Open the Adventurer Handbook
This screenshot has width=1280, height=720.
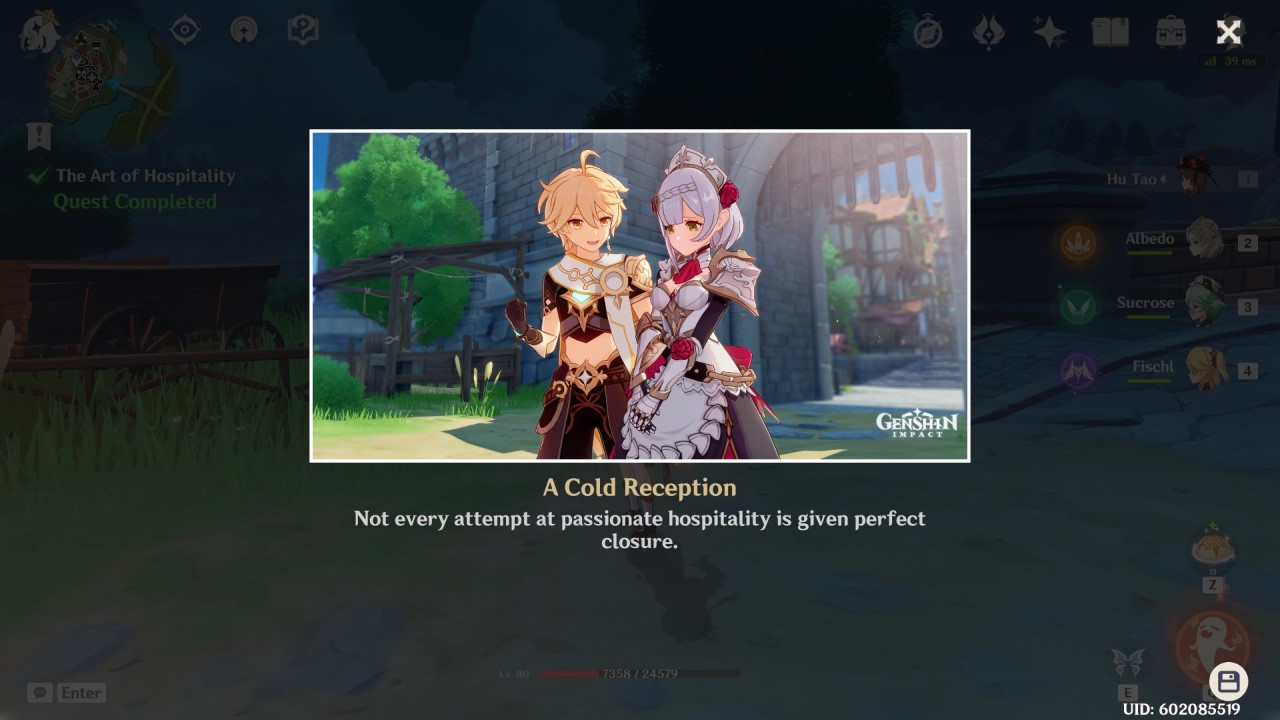pos(302,30)
